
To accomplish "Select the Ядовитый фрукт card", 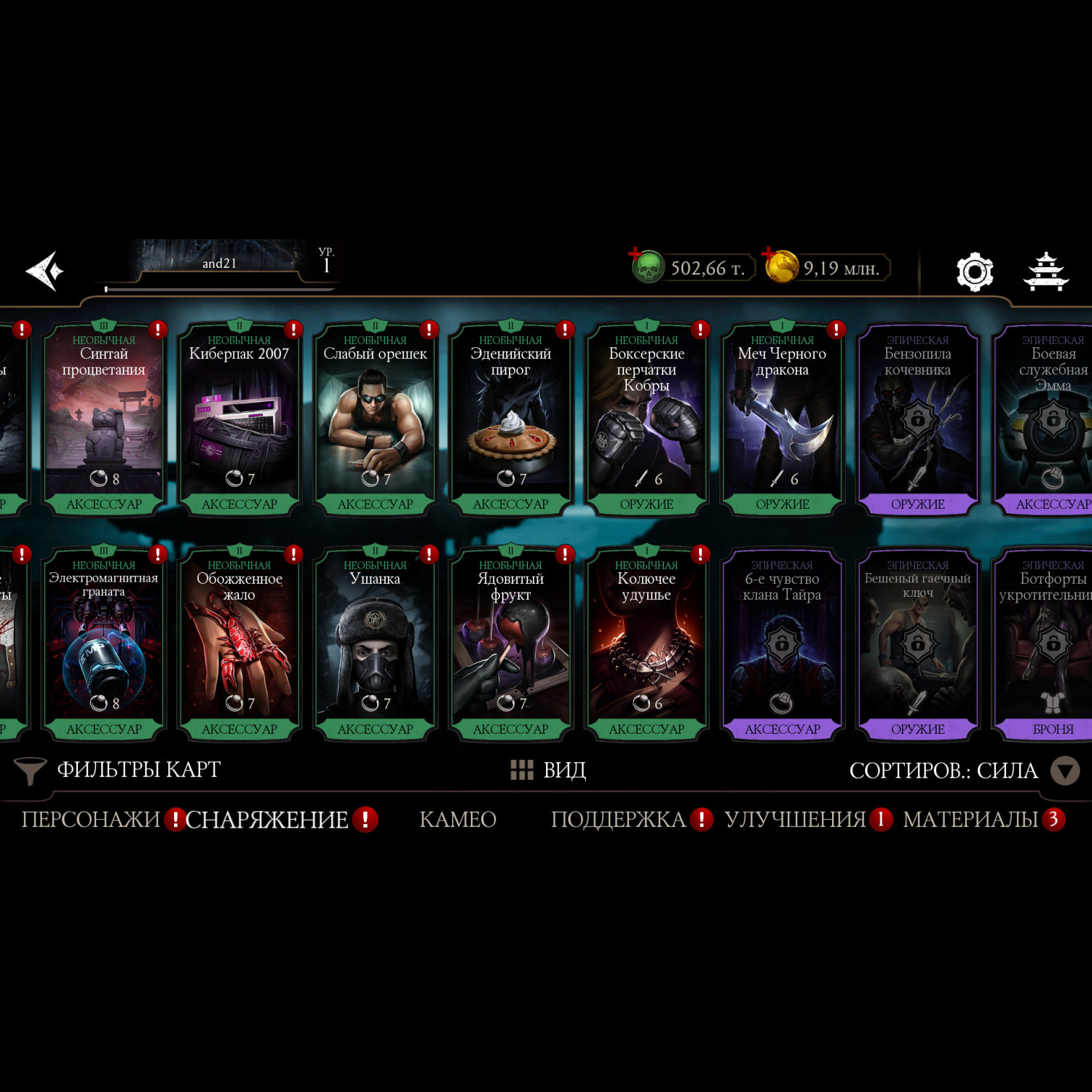I will pos(510,645).
